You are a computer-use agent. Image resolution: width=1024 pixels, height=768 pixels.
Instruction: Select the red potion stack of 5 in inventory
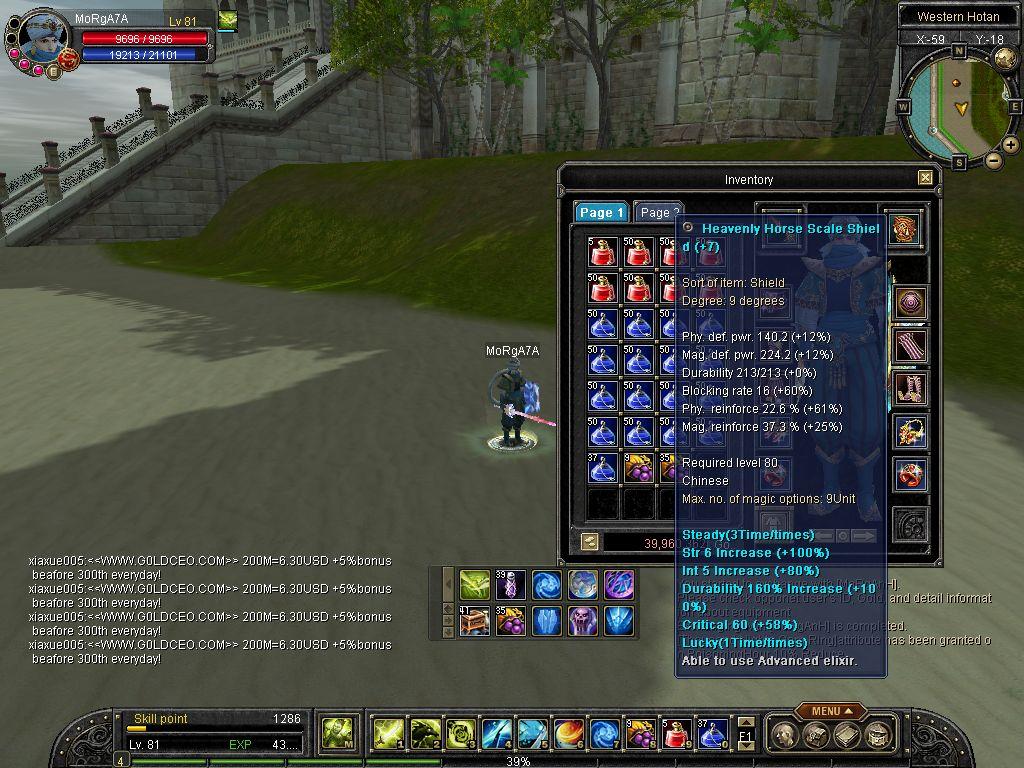point(602,252)
